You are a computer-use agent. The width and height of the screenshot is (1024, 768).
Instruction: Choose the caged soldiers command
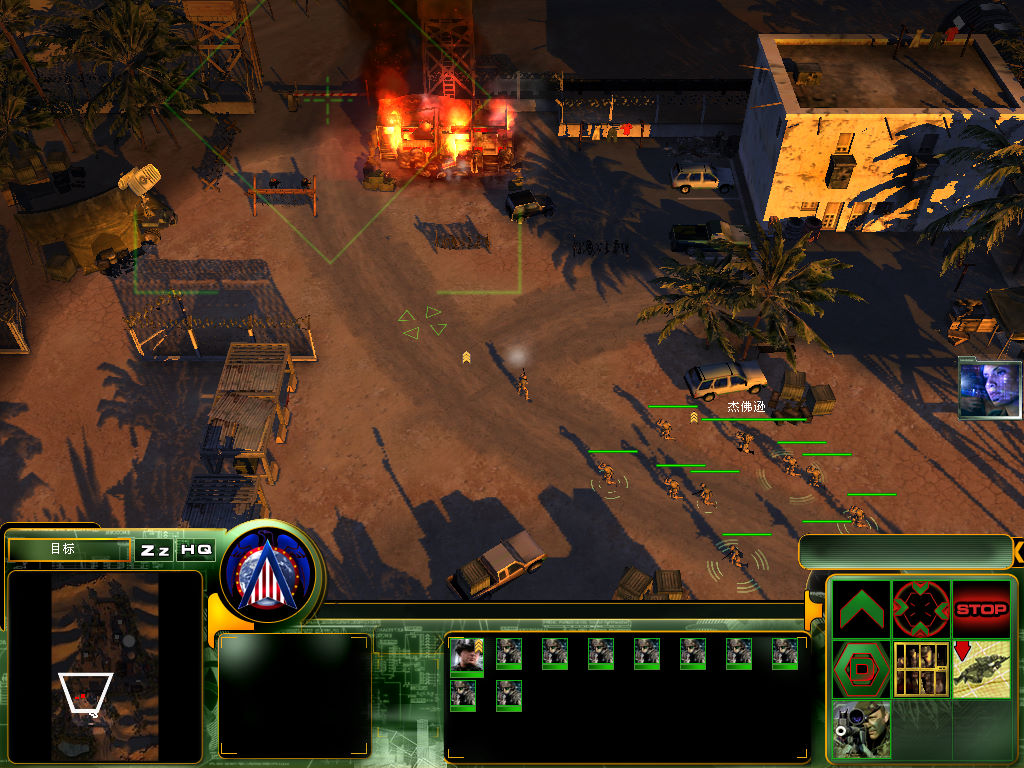[x=921, y=669]
